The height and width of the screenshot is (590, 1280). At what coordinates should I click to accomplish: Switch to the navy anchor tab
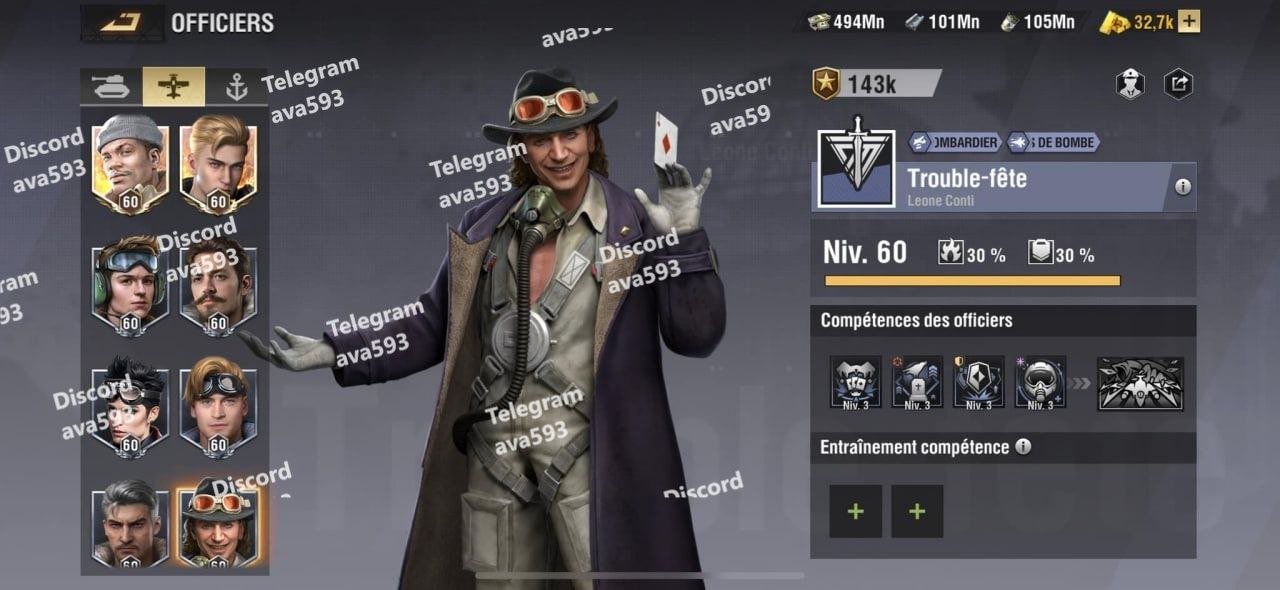click(236, 87)
